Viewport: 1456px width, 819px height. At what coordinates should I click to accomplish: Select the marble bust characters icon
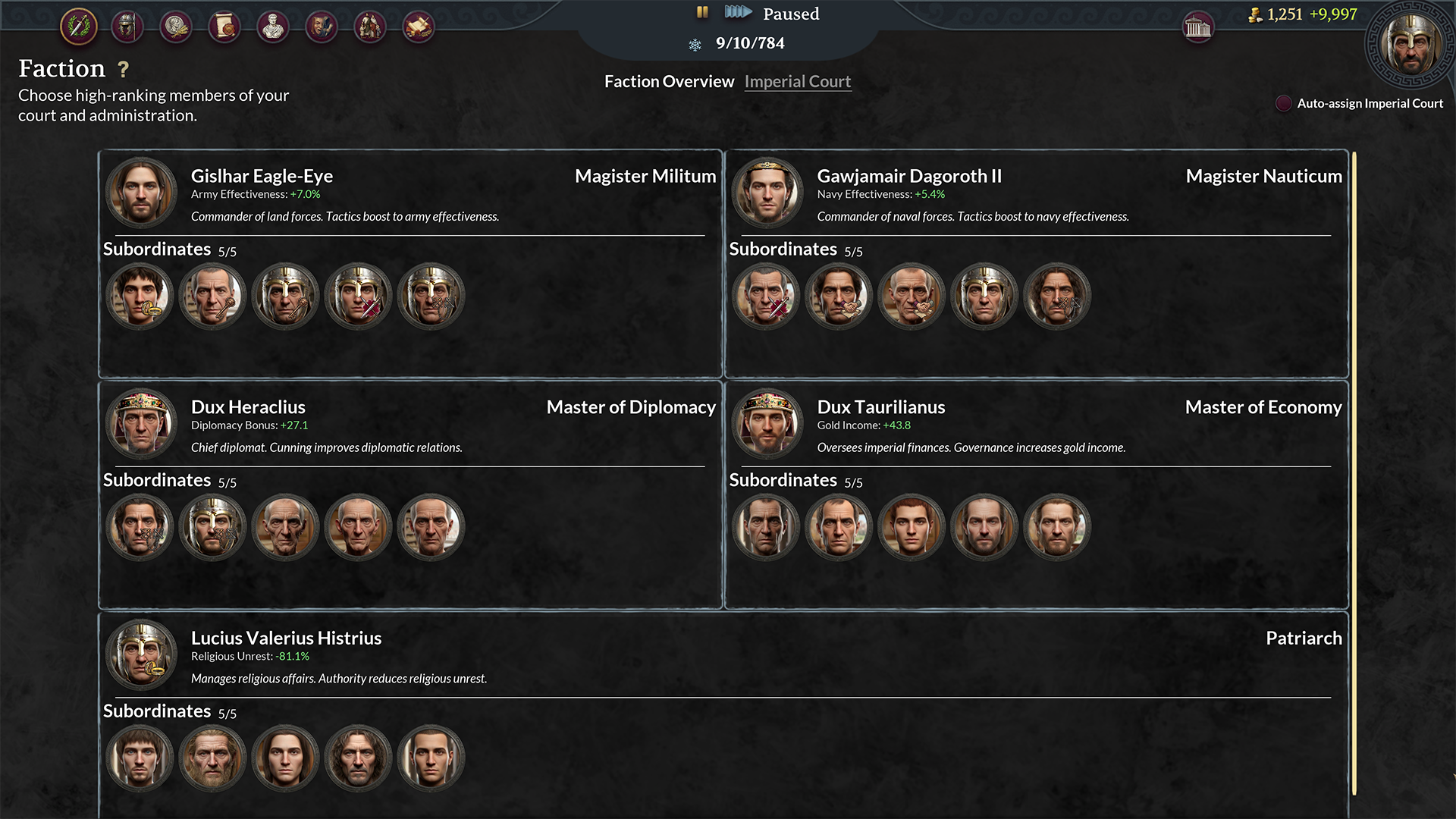click(x=273, y=27)
